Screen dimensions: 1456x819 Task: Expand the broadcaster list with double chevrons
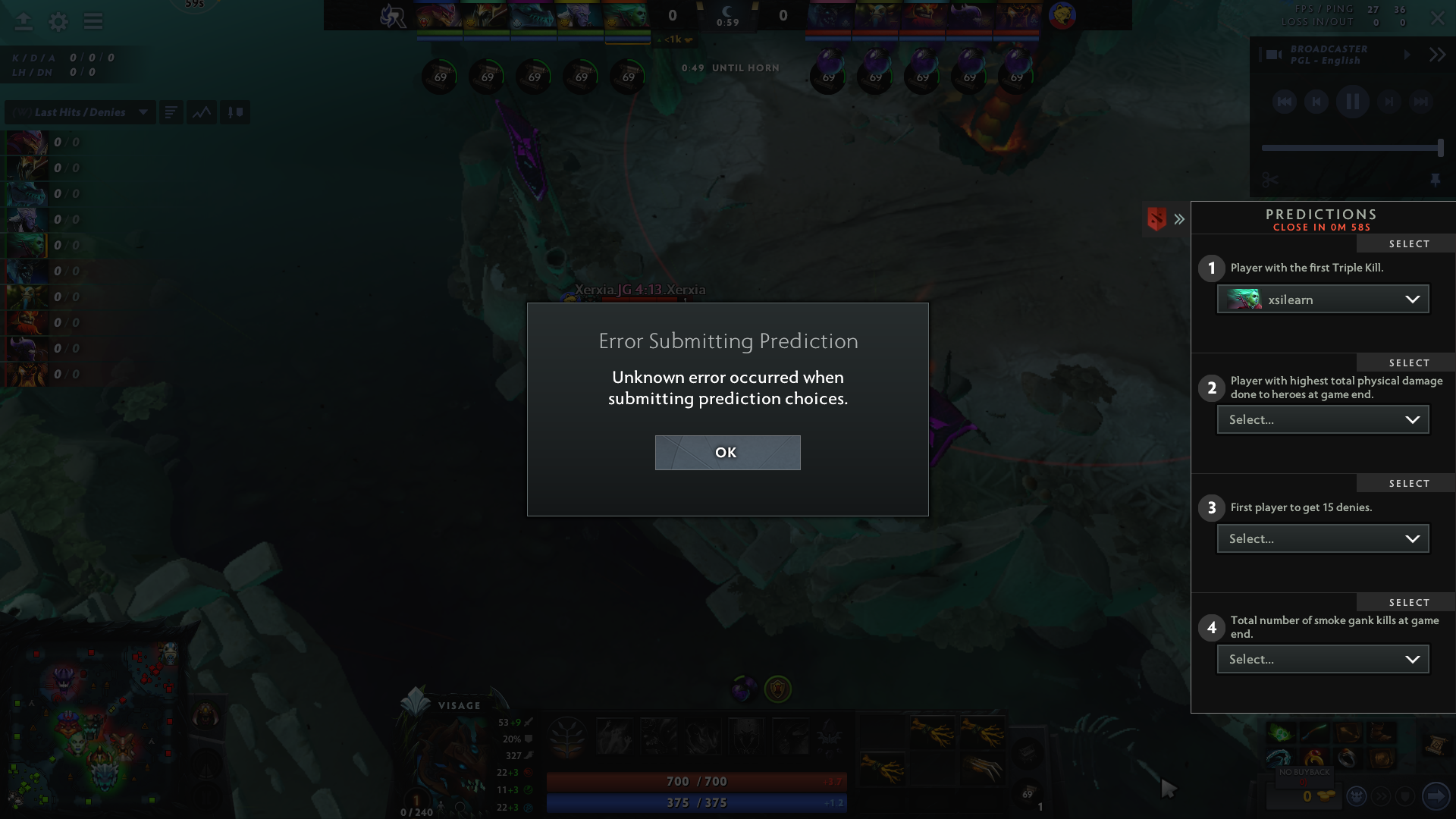[x=1436, y=55]
